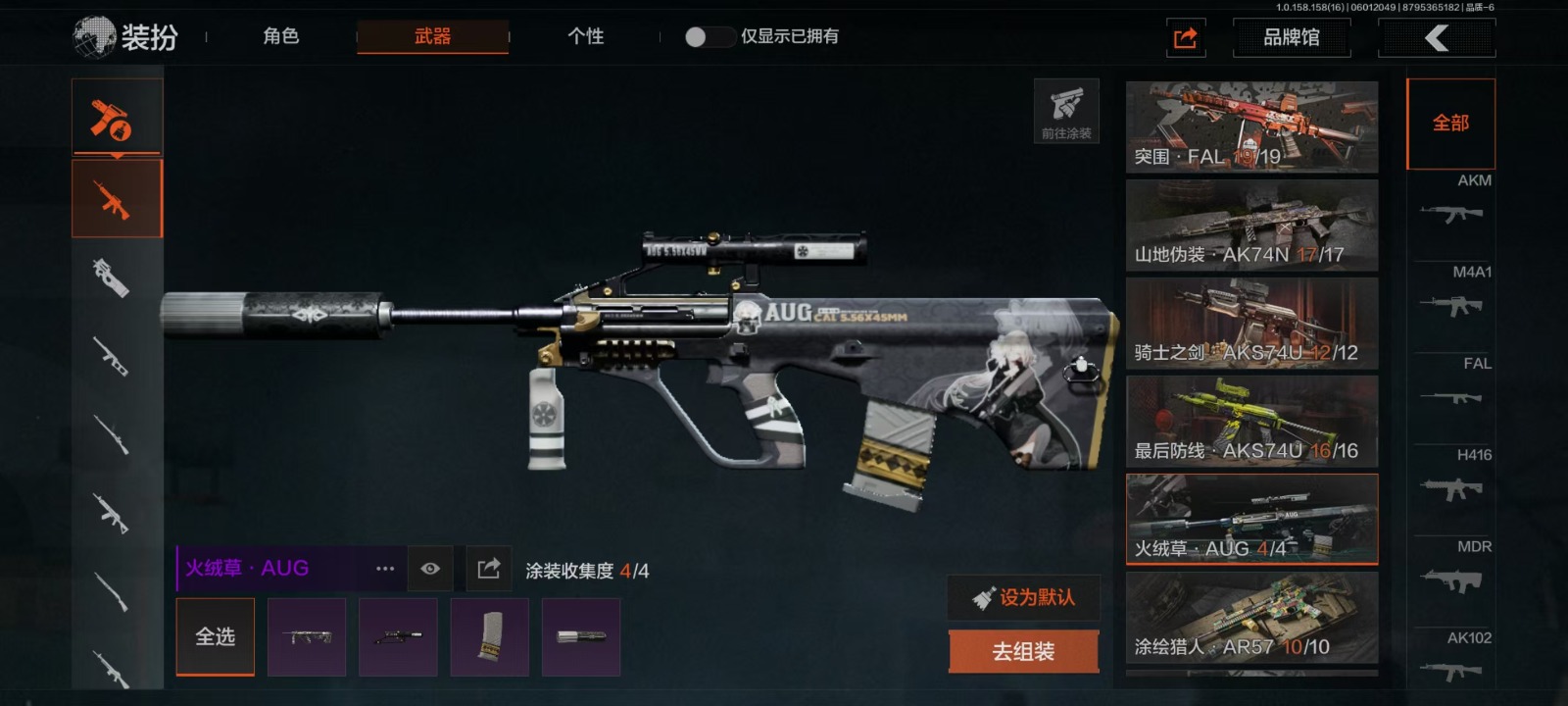Switch to the 角色 tab
The width and height of the screenshot is (1568, 706).
[x=280, y=36]
